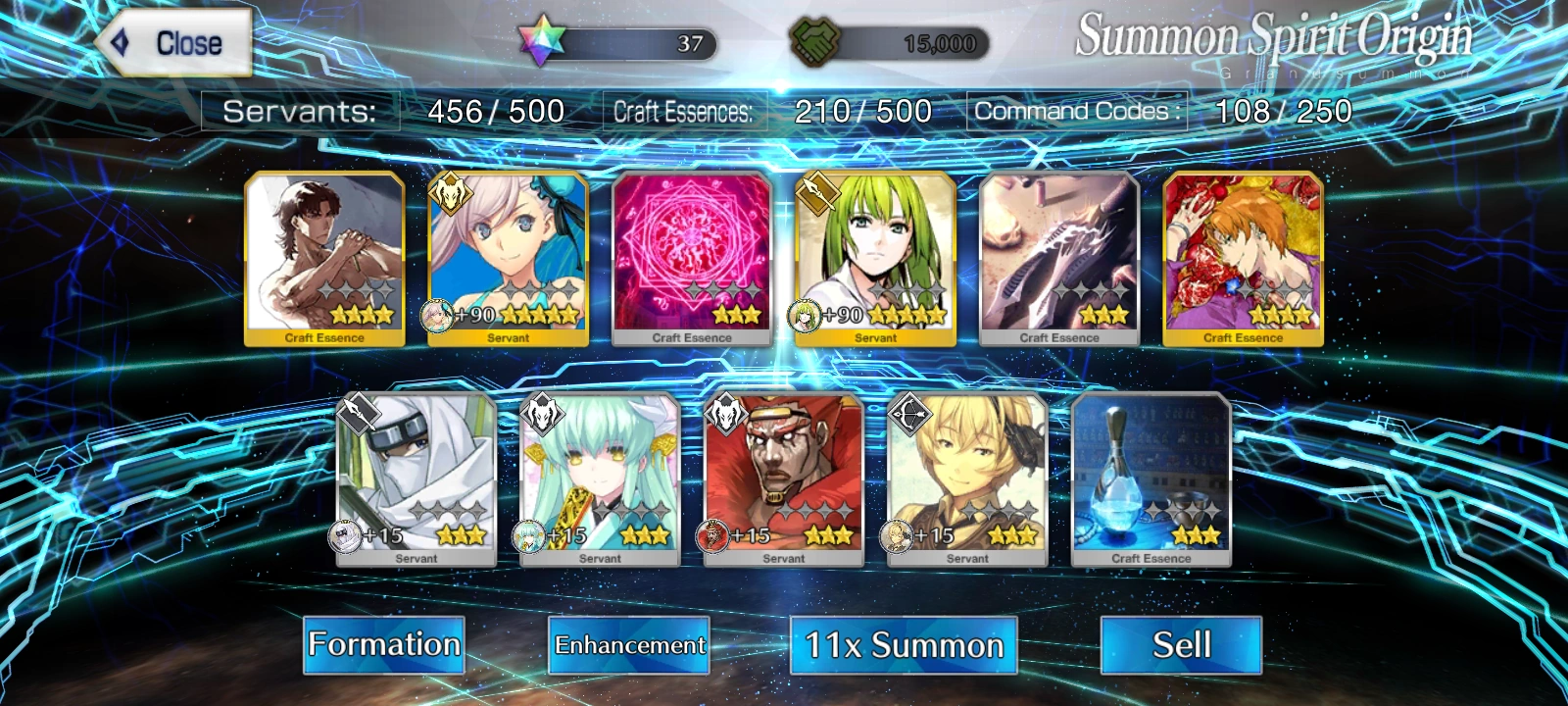The image size is (1568, 706).
Task: Click the Archer class icon on the blonde servant's card
Action: click(x=910, y=413)
